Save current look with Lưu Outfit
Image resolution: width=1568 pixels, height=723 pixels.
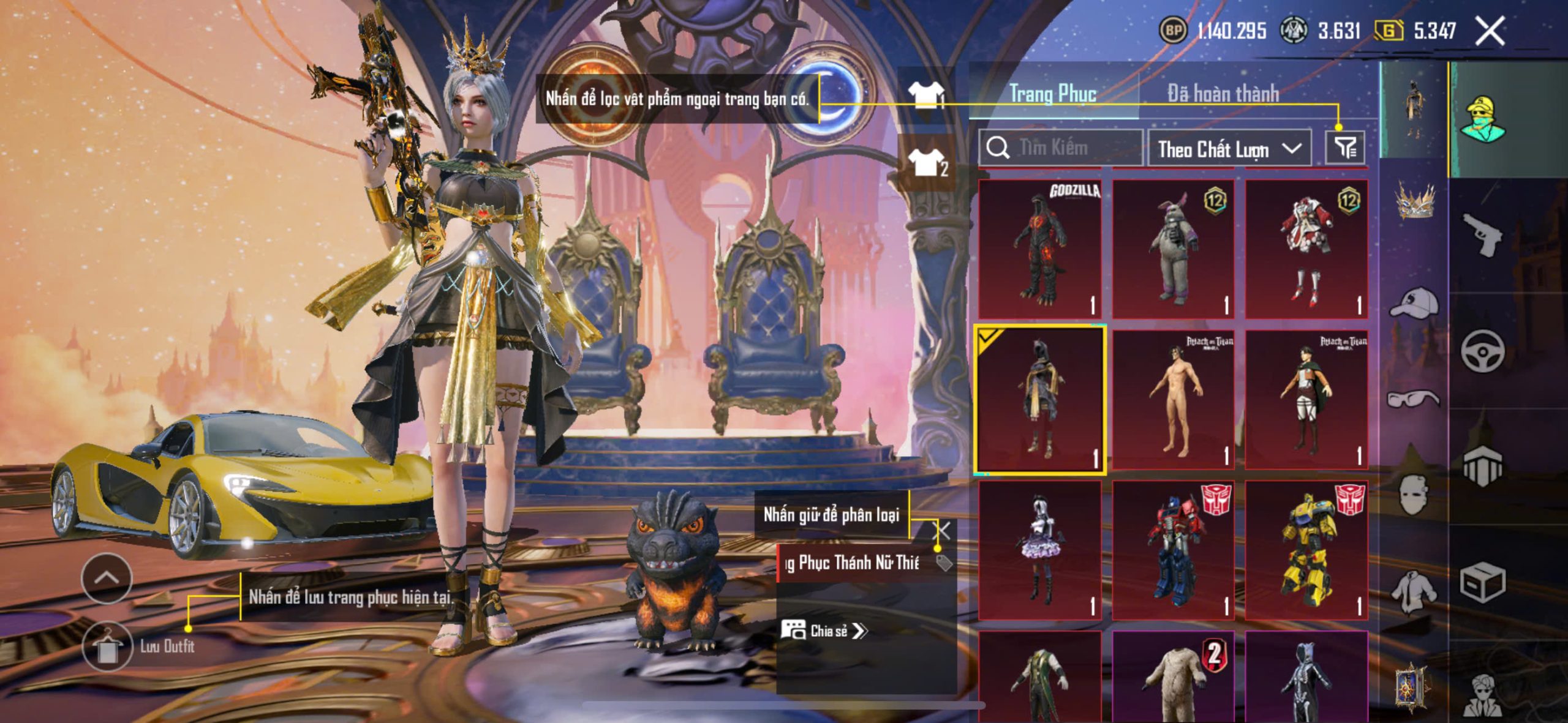point(107,646)
